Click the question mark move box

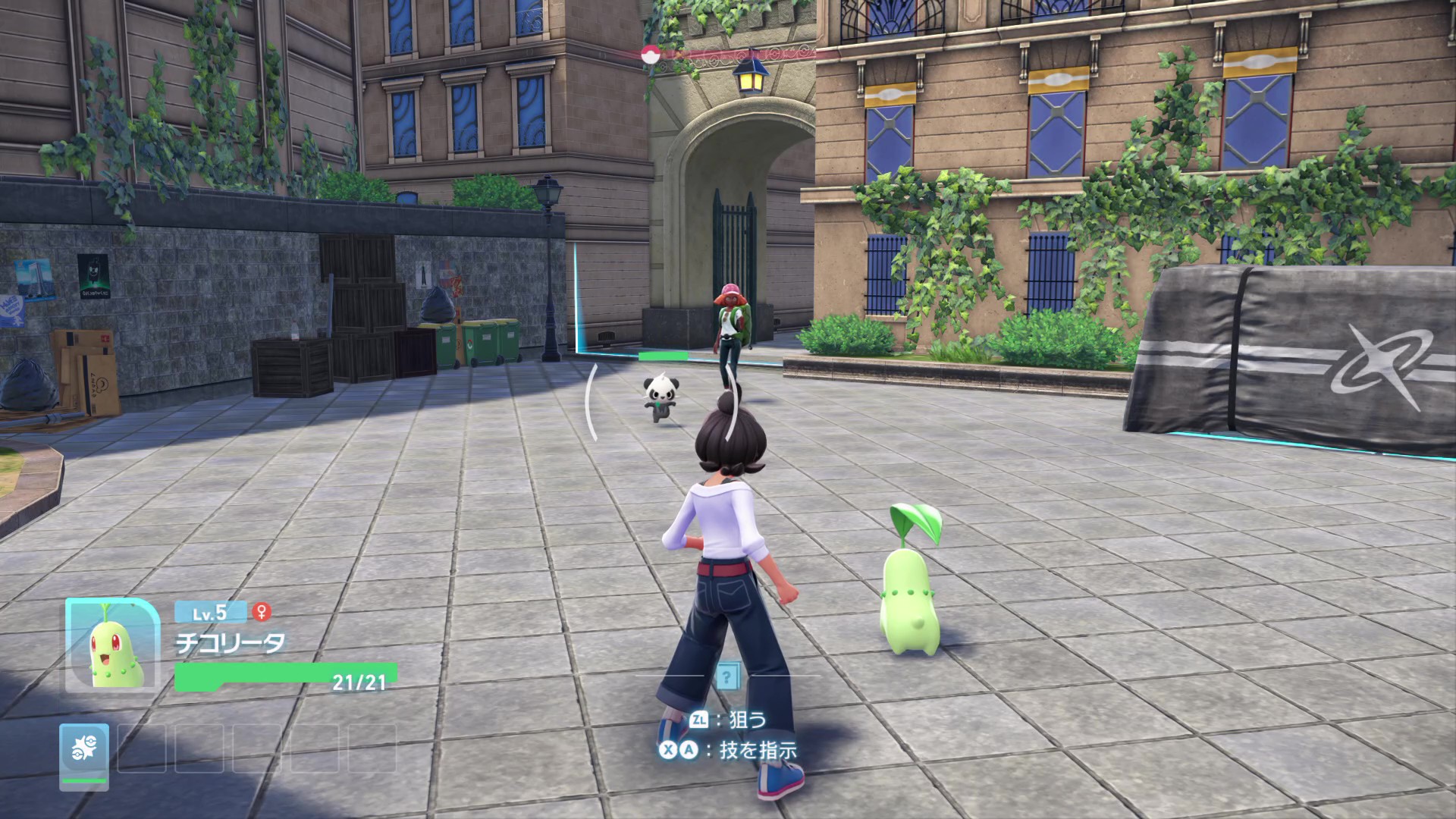727,676
